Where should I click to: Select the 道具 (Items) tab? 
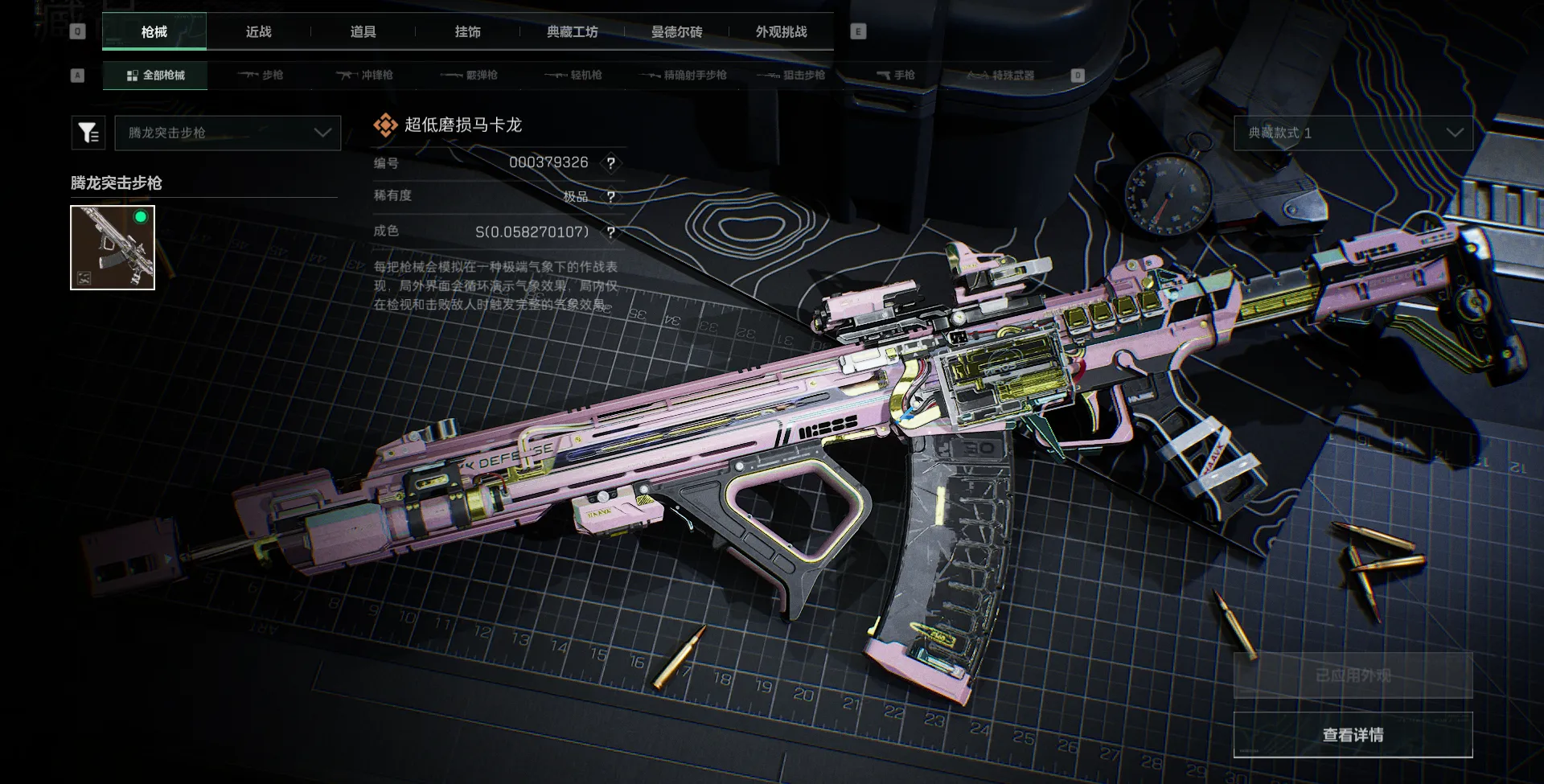click(x=363, y=31)
